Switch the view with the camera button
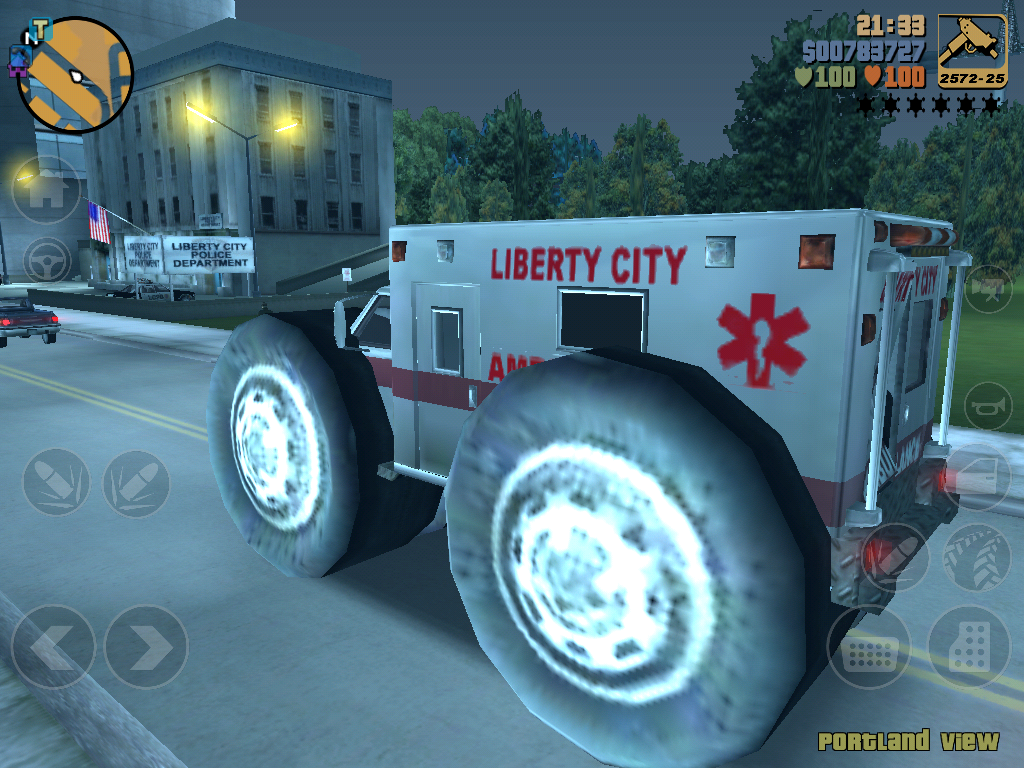Viewport: 1024px width, 768px height. point(988,289)
